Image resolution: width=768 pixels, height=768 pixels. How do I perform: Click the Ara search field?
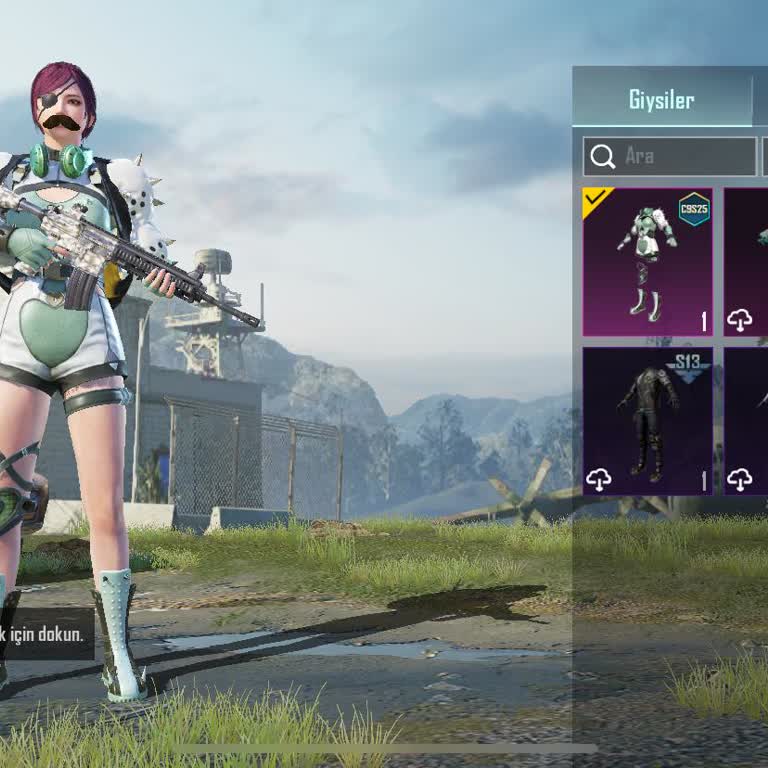(x=670, y=156)
